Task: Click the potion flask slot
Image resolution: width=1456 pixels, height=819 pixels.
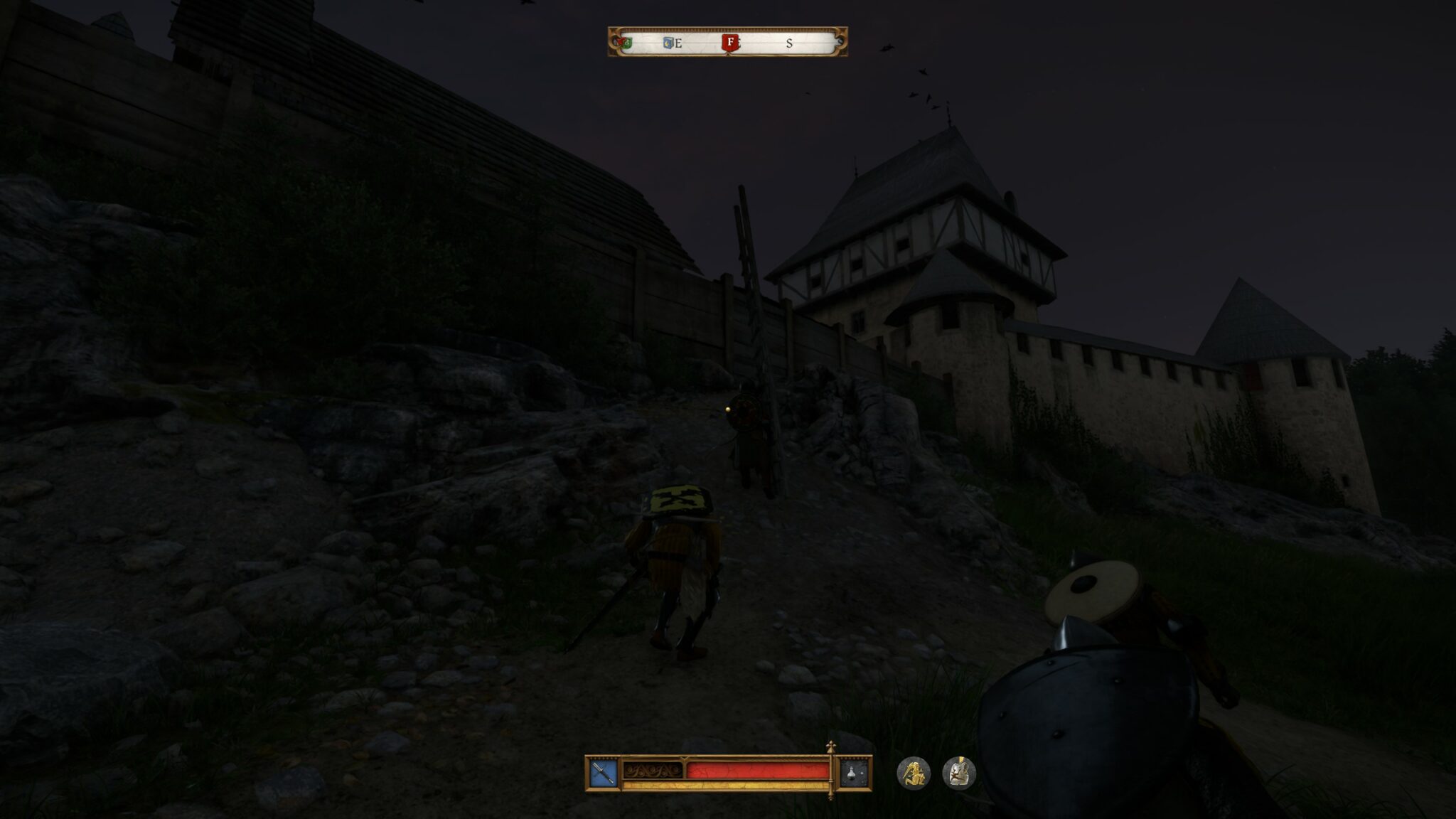Action: tap(855, 773)
